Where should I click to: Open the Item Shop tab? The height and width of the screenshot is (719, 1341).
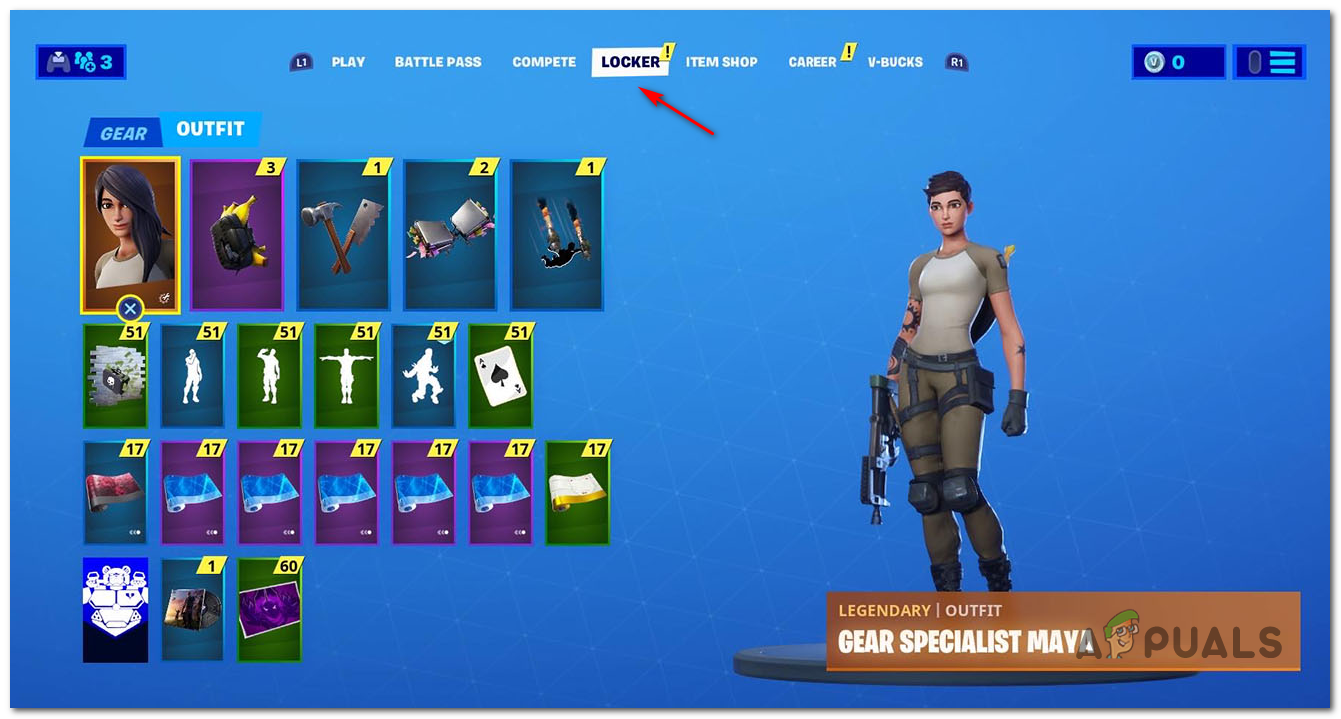tap(721, 62)
